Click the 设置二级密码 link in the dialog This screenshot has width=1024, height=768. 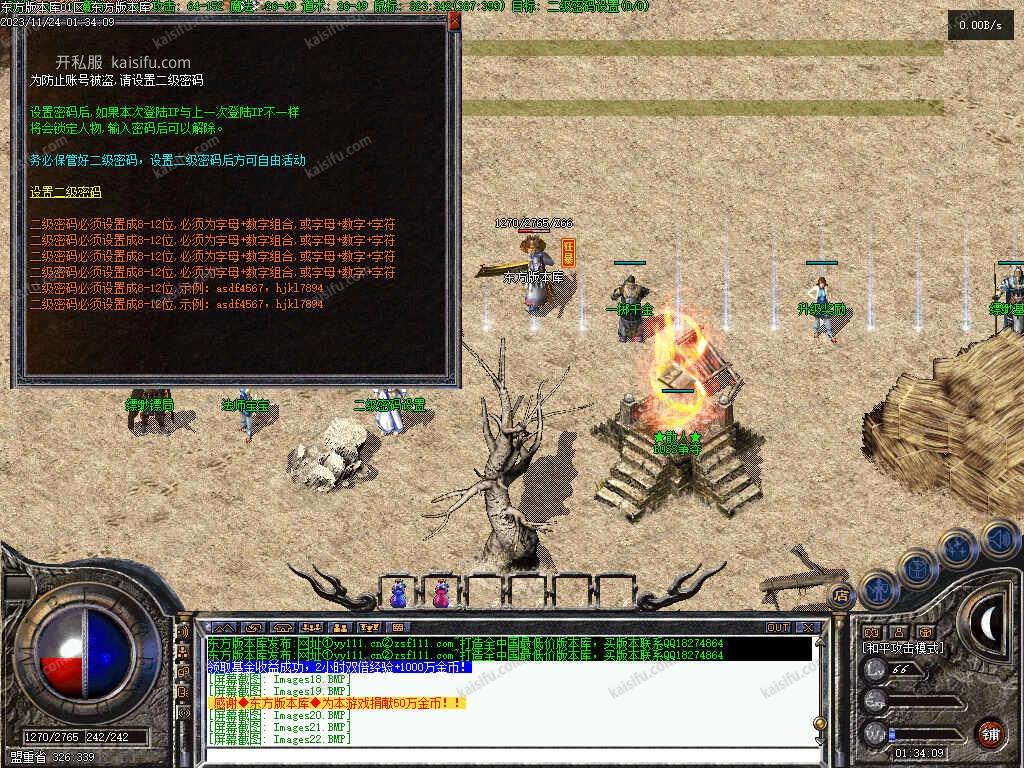click(x=66, y=192)
